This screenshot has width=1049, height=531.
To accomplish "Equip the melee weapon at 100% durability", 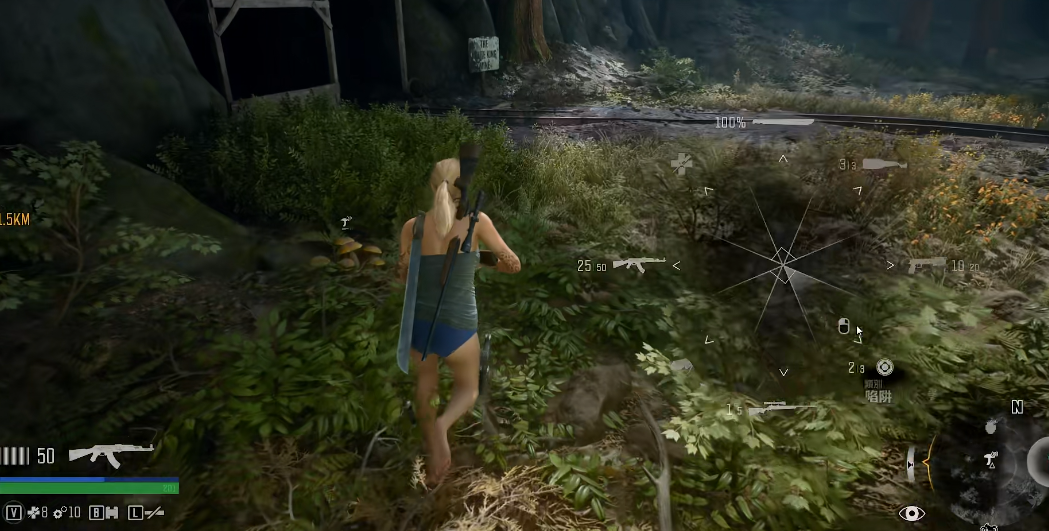I will 783,122.
